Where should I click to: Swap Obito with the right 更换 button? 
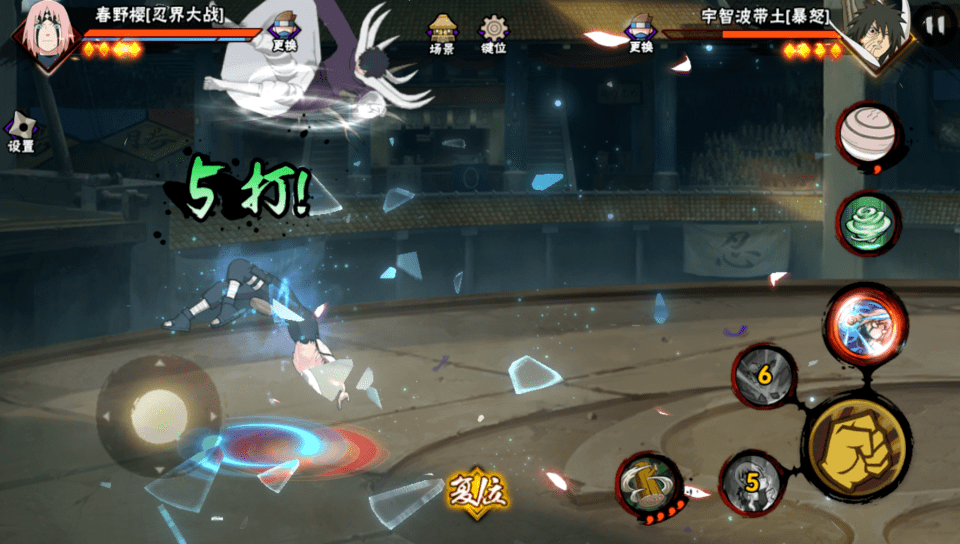[641, 32]
